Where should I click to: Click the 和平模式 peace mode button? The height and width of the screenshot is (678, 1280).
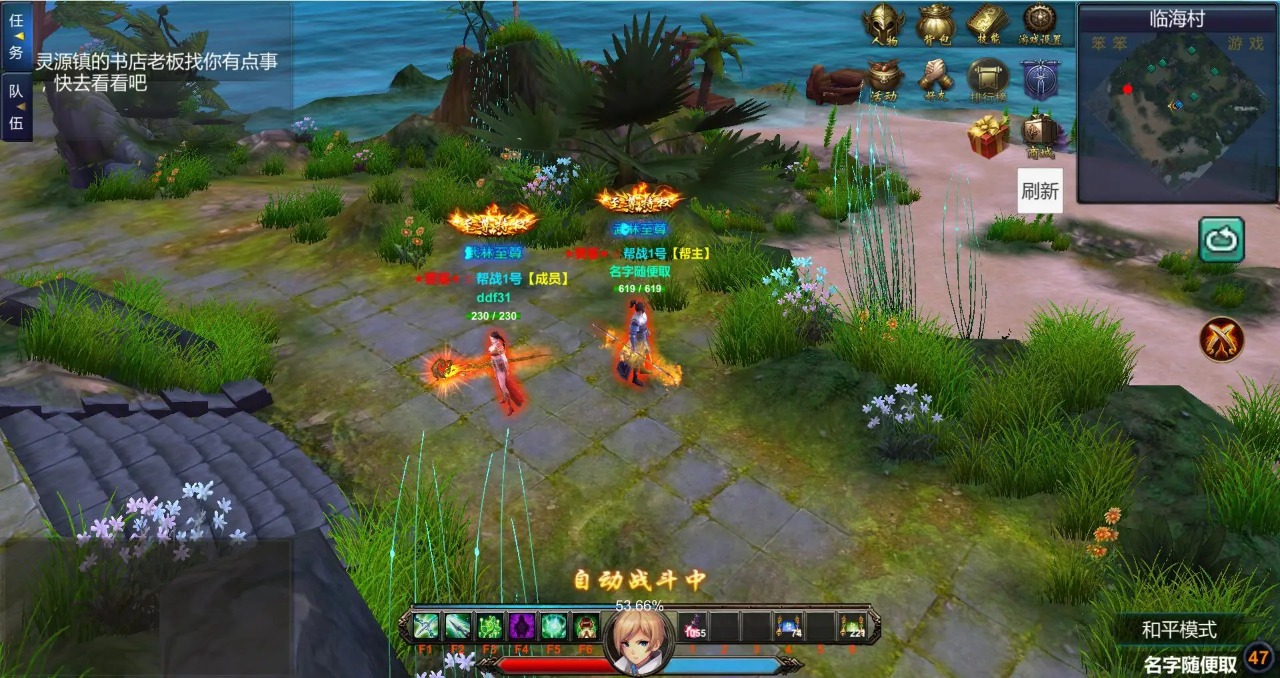(x=1179, y=630)
